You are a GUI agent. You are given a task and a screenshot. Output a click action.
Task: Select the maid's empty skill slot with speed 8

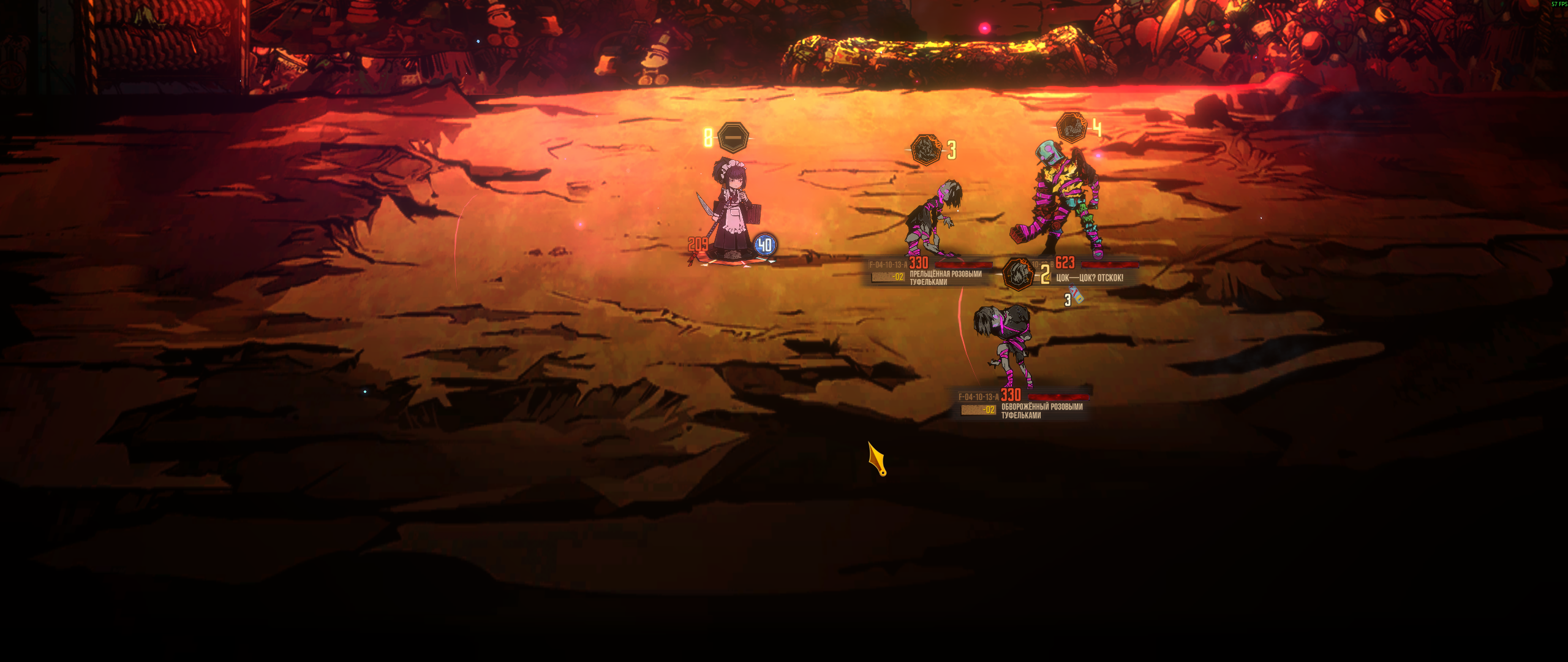(733, 137)
